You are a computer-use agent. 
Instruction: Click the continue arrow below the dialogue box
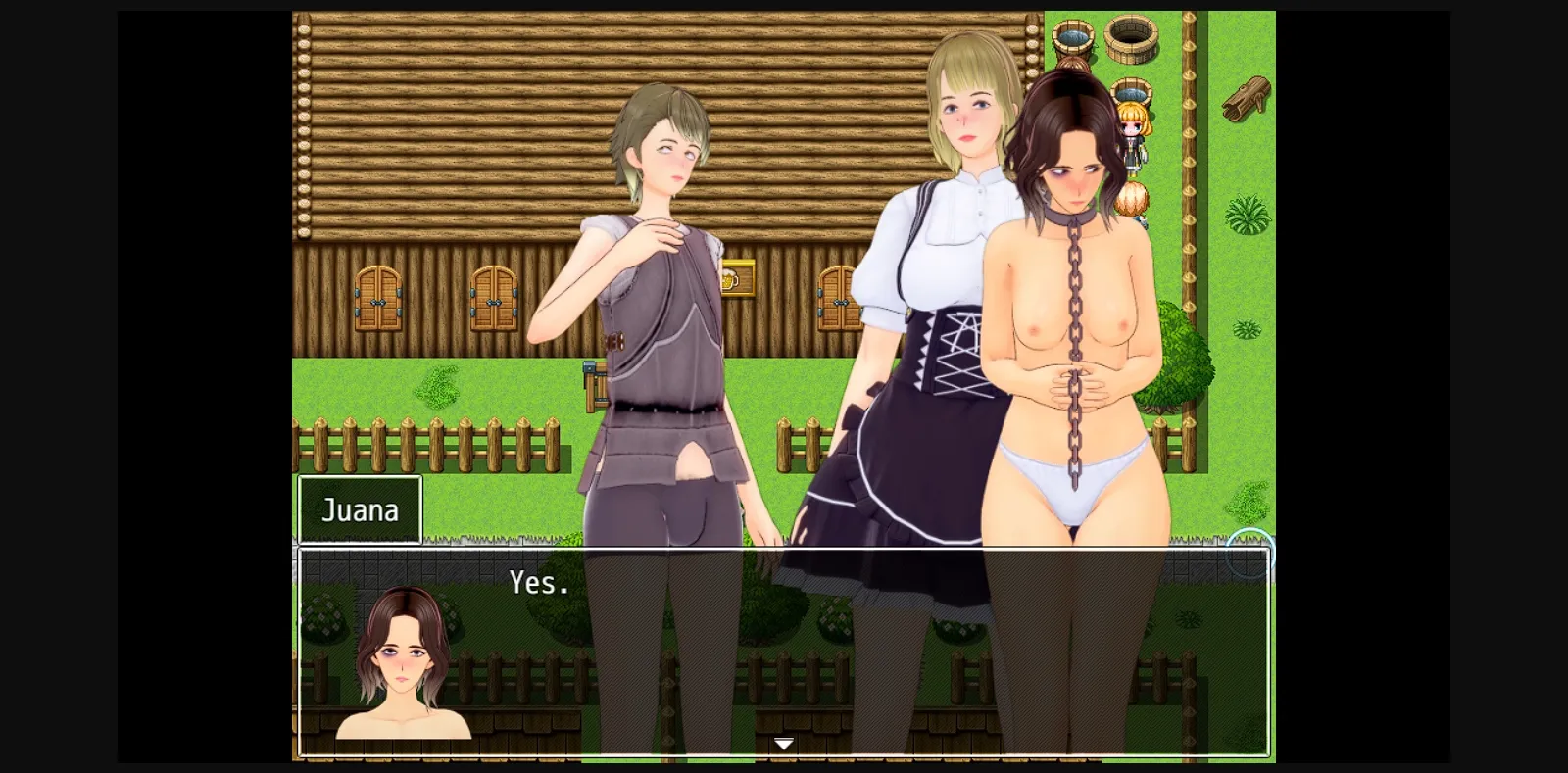click(x=782, y=743)
